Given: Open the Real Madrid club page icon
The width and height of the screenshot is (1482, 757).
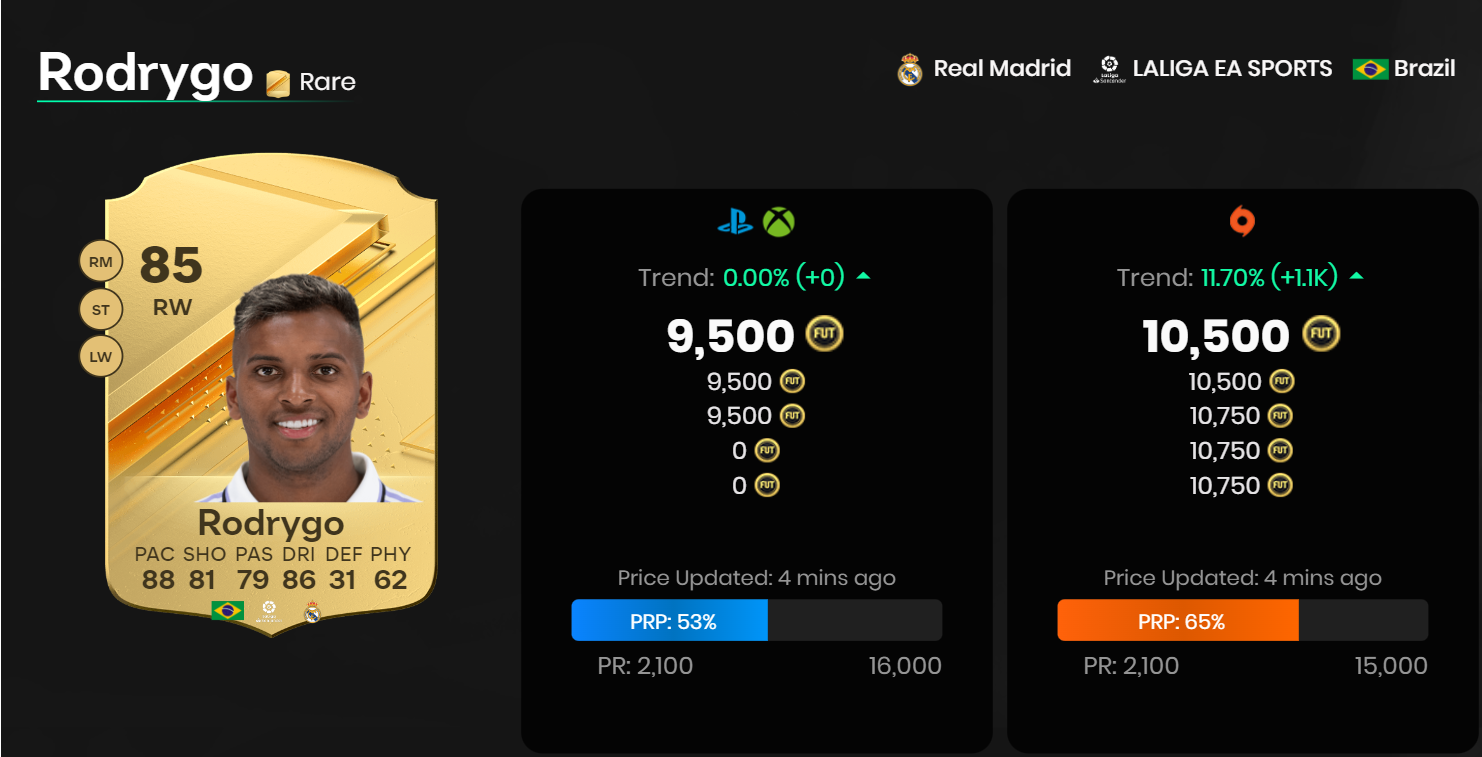Looking at the screenshot, I should (x=911, y=67).
